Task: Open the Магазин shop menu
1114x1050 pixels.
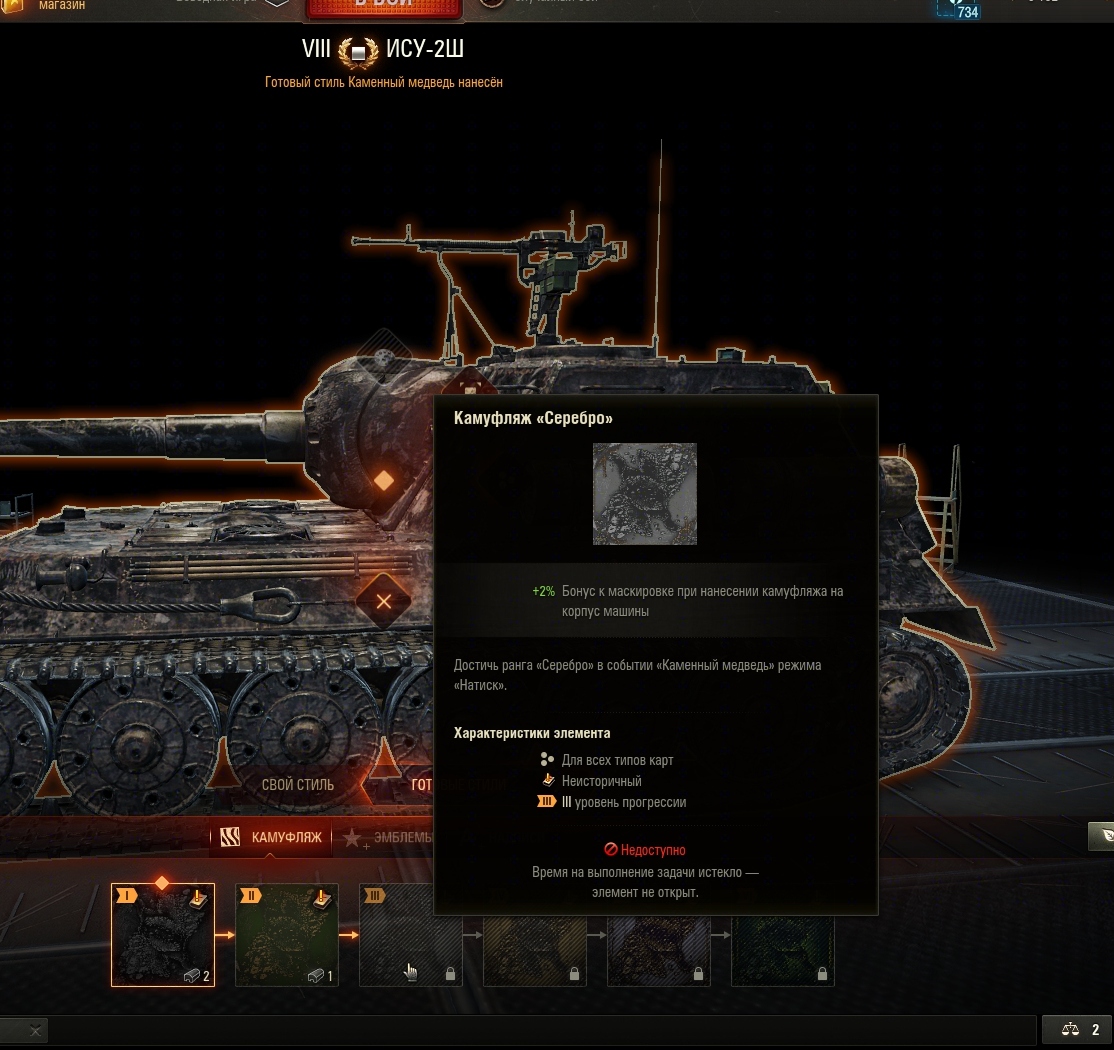Action: [61, 6]
